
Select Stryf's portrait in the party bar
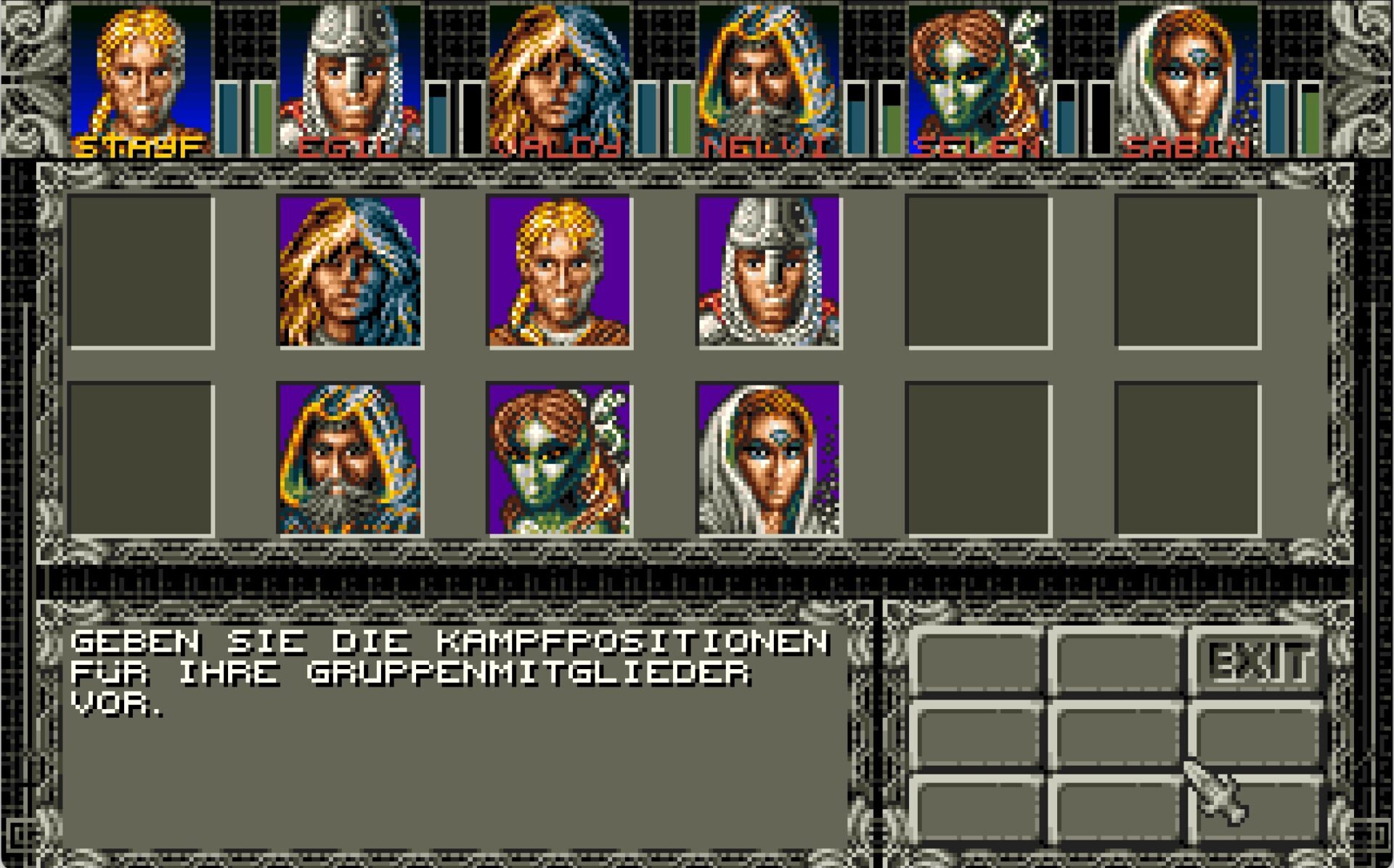(x=140, y=76)
